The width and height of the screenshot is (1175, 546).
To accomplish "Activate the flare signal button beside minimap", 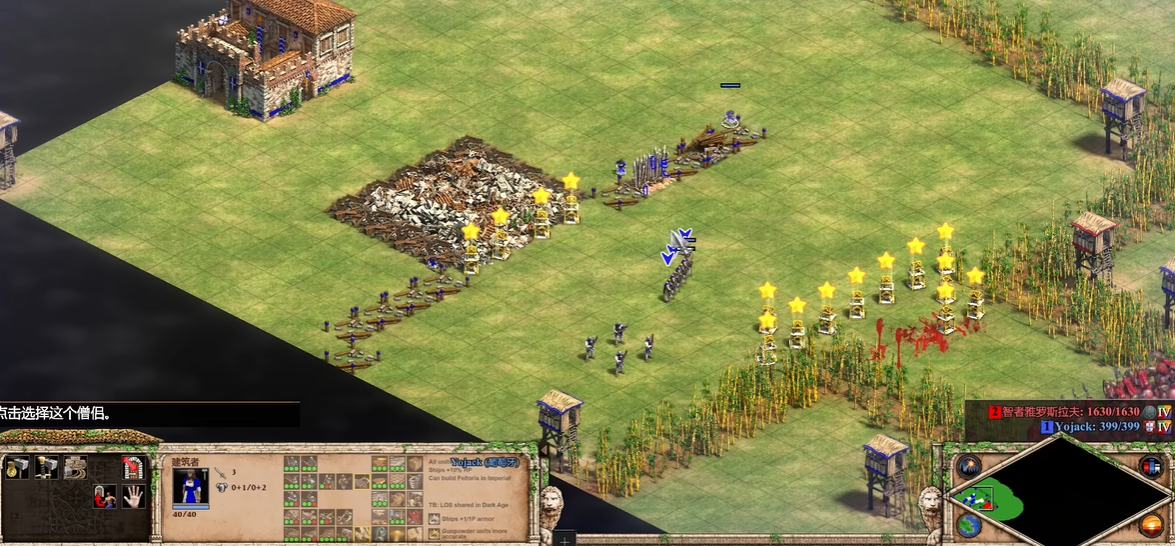I will pyautogui.click(x=968, y=466).
